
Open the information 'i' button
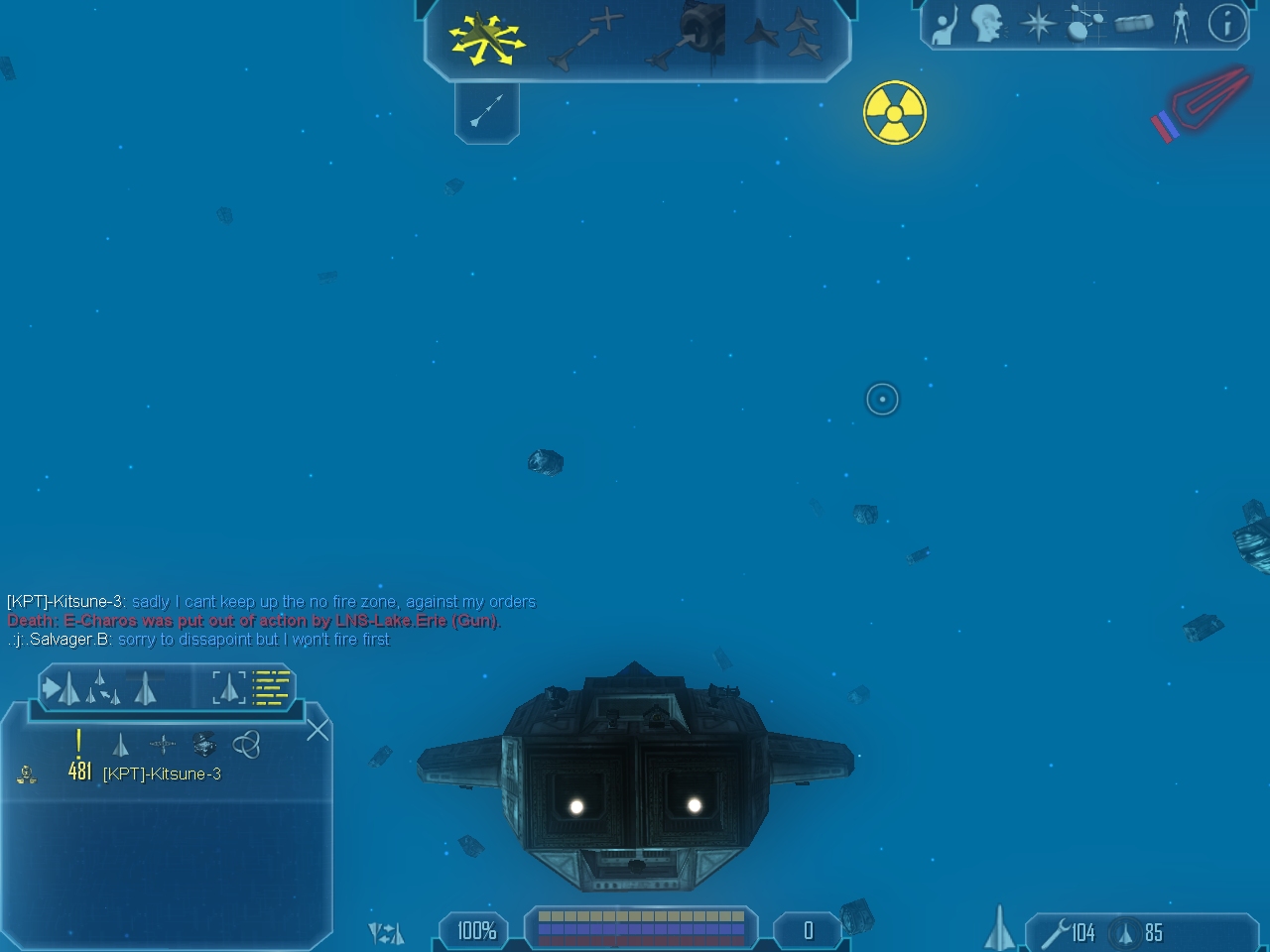(x=1227, y=23)
